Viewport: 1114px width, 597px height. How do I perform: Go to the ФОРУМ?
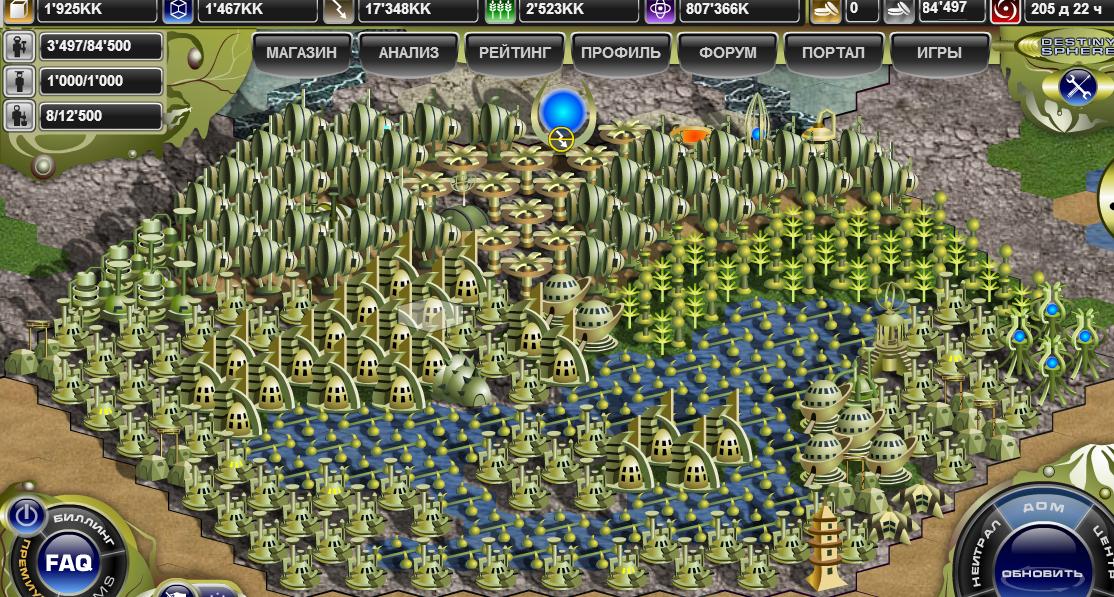pos(728,53)
